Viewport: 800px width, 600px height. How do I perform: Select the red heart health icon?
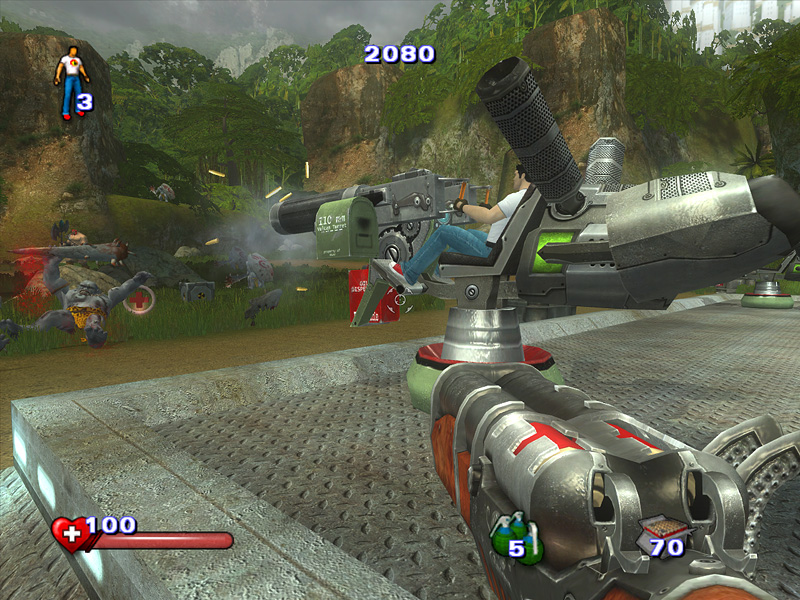(70, 535)
